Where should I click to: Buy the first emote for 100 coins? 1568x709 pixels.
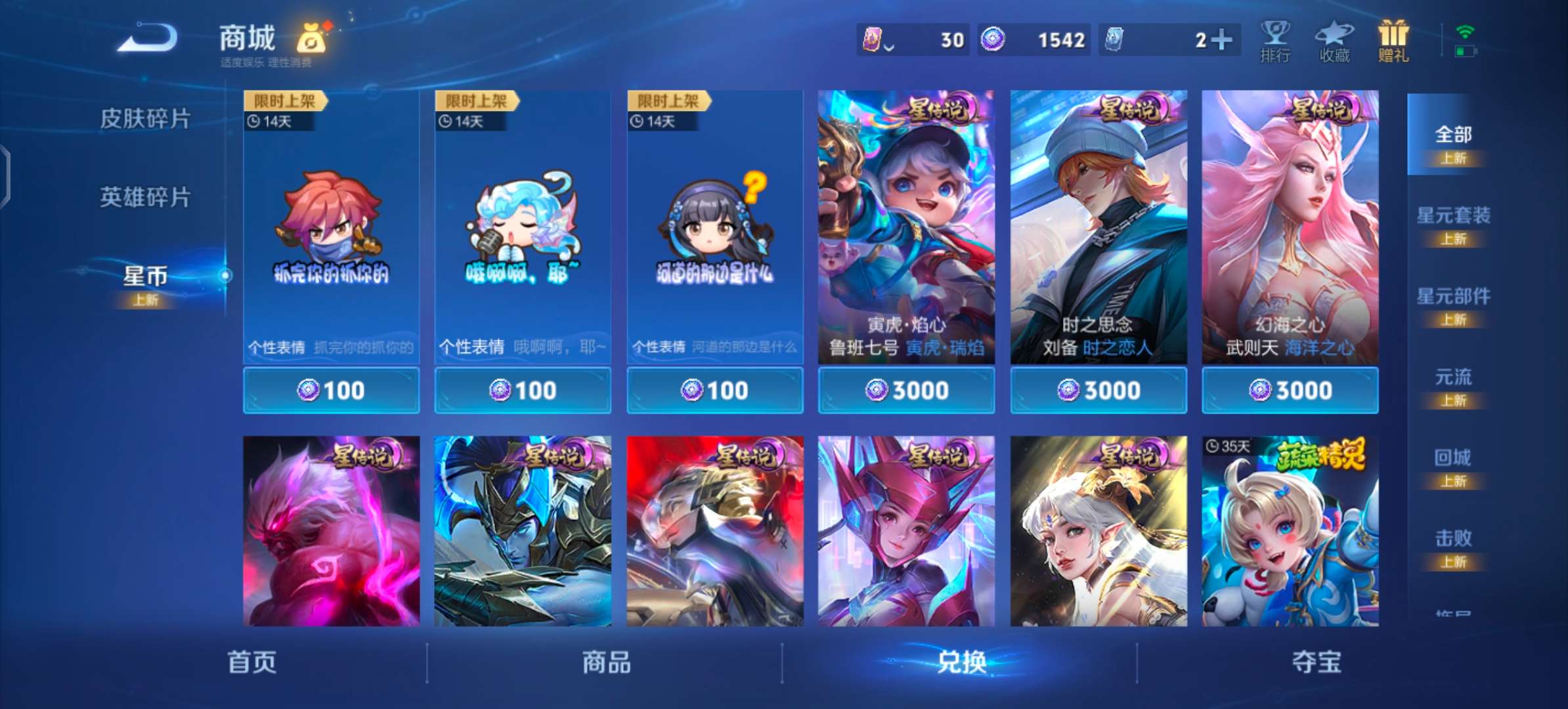(x=331, y=390)
